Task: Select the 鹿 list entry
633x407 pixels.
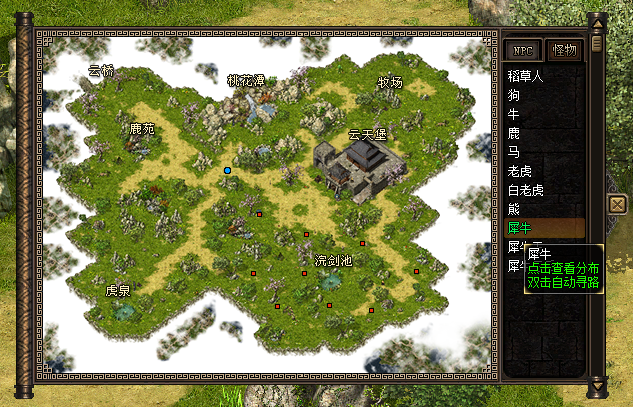Action: pos(514,133)
